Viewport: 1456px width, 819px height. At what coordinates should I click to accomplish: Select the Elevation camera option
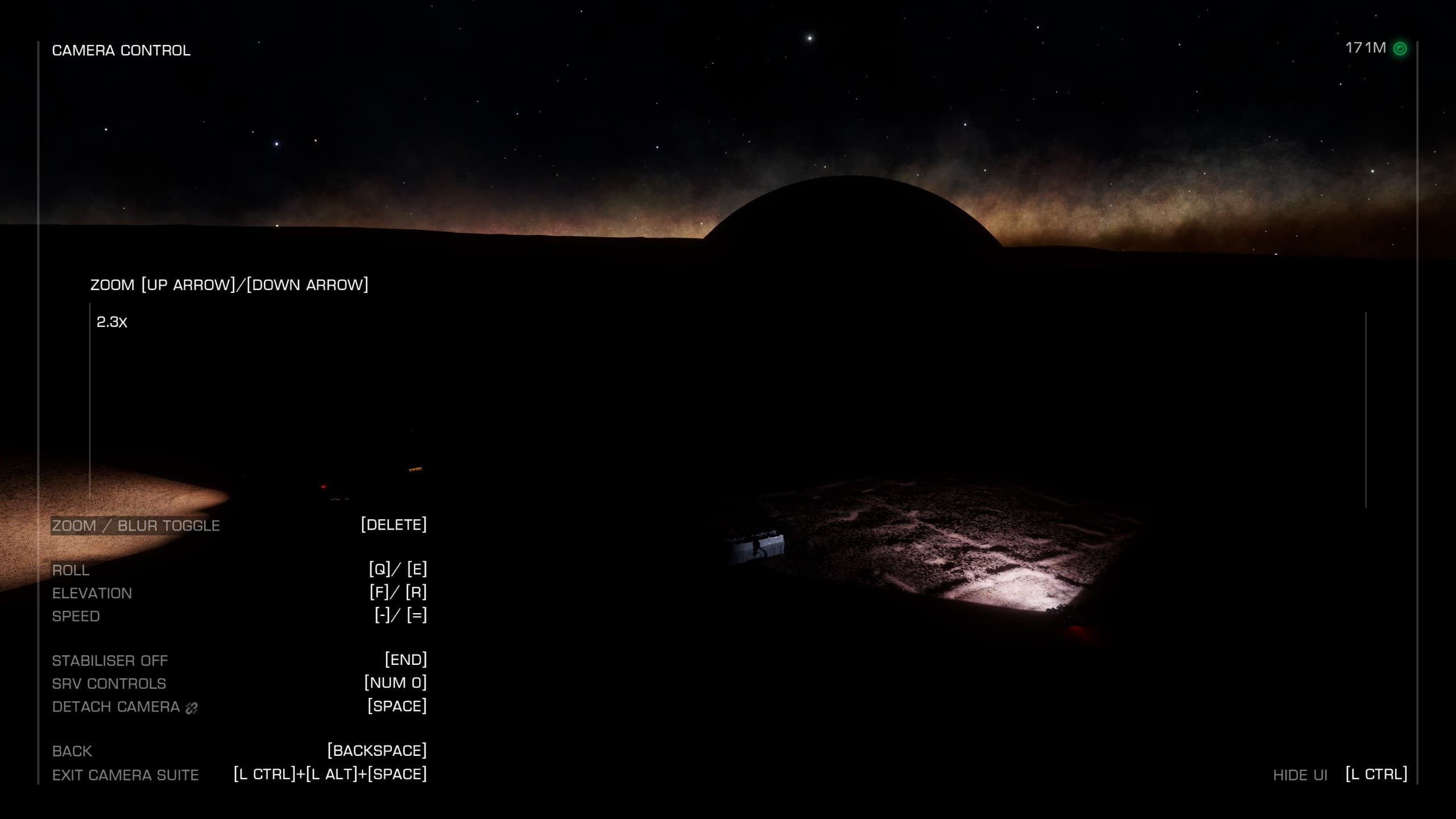pyautogui.click(x=92, y=593)
